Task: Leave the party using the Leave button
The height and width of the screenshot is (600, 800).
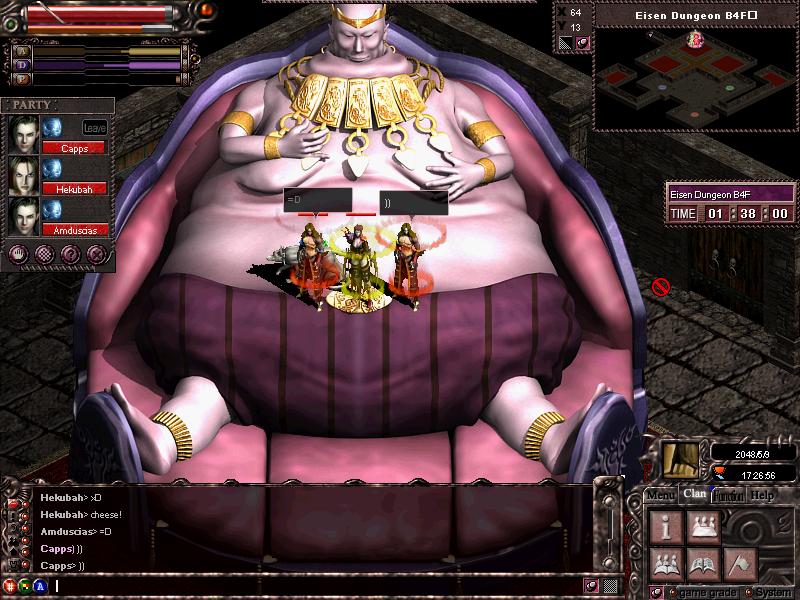Action: point(95,128)
